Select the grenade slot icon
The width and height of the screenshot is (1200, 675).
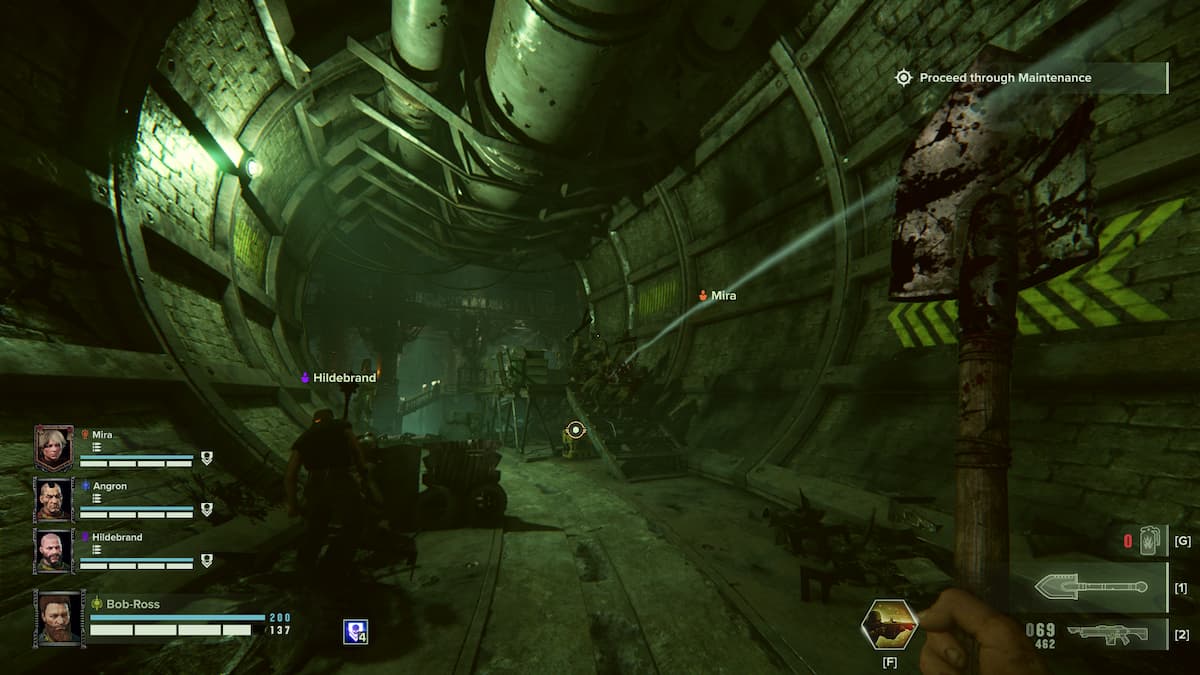pyautogui.click(x=1148, y=541)
